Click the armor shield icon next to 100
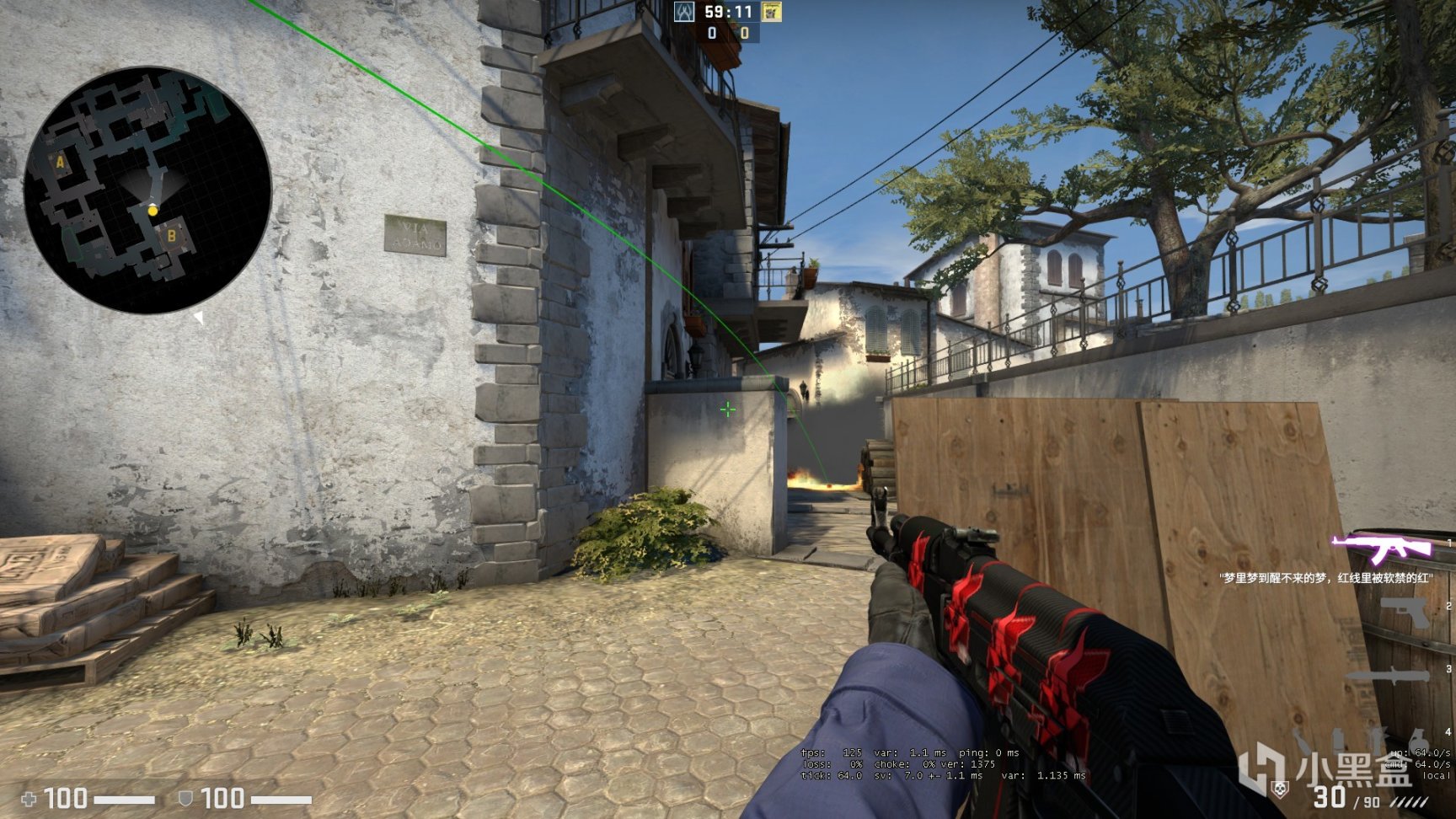 coord(186,799)
